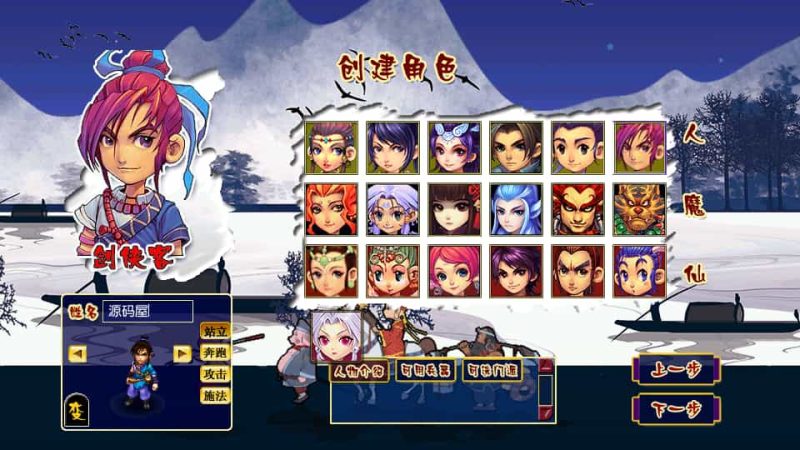Select the pink-haired girl with teal eyes portrait
The image size is (800, 450).
click(453, 271)
